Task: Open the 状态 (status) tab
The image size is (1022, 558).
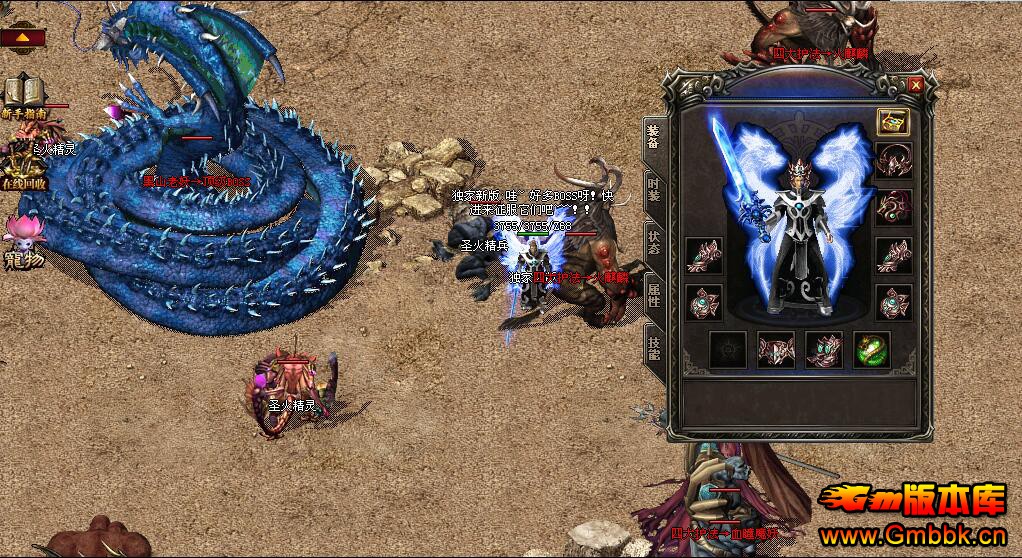Action: [x=653, y=241]
